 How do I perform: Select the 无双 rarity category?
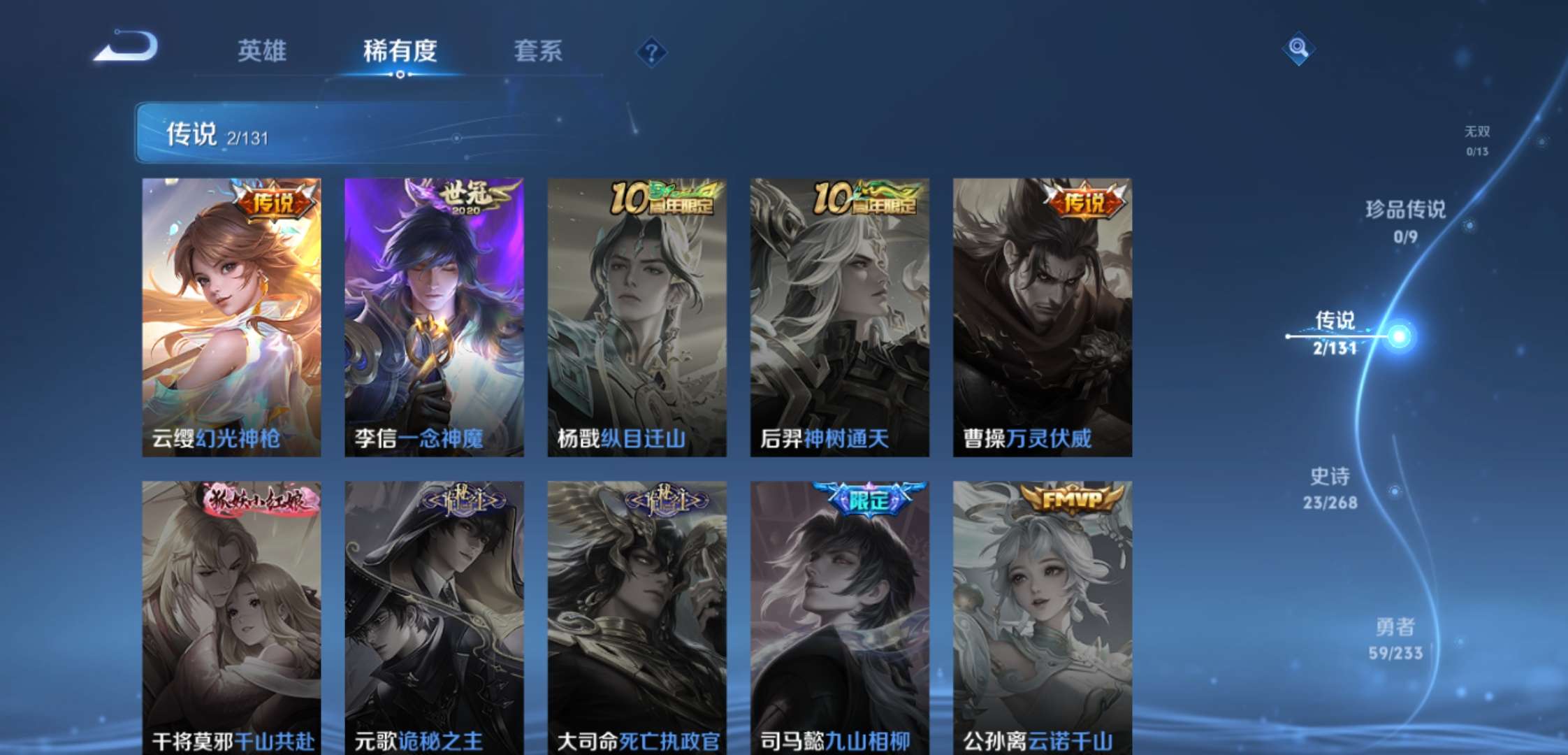[1476, 138]
